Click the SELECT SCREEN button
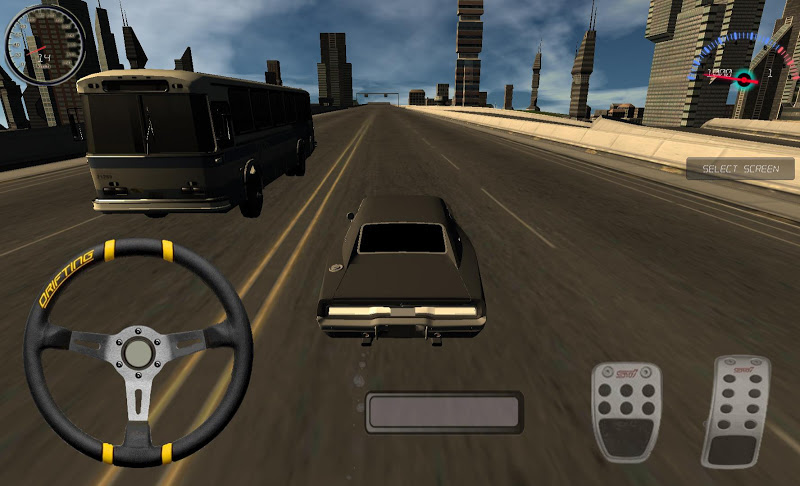Image resolution: width=800 pixels, height=486 pixels. pos(740,169)
